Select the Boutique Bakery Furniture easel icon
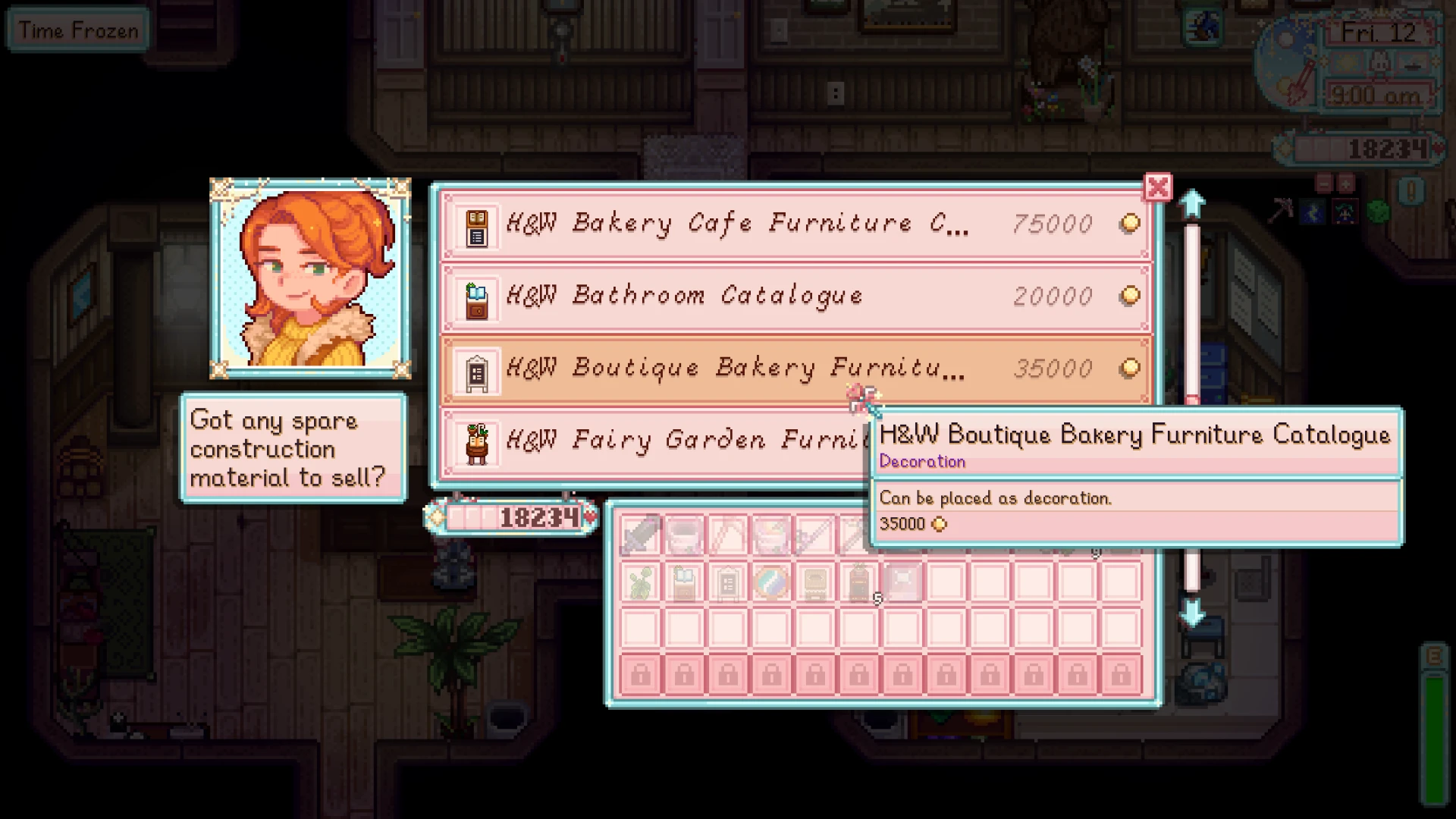The image size is (1456, 819). 477,369
